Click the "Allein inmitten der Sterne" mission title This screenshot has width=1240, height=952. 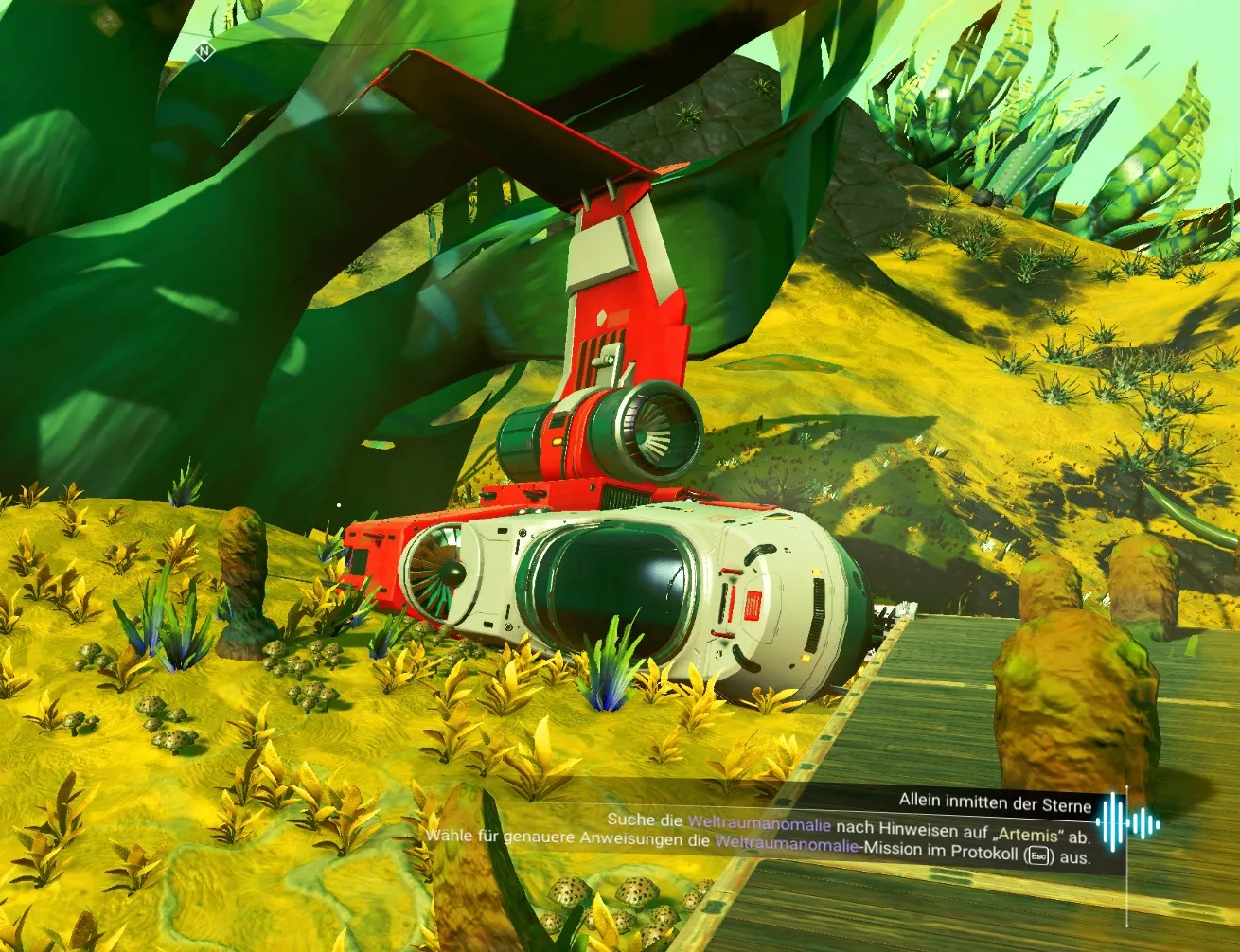pos(995,802)
